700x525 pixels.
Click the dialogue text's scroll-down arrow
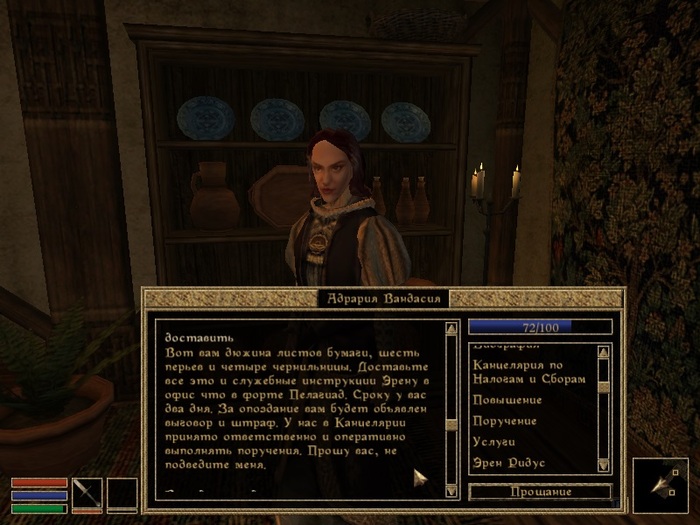click(x=451, y=492)
